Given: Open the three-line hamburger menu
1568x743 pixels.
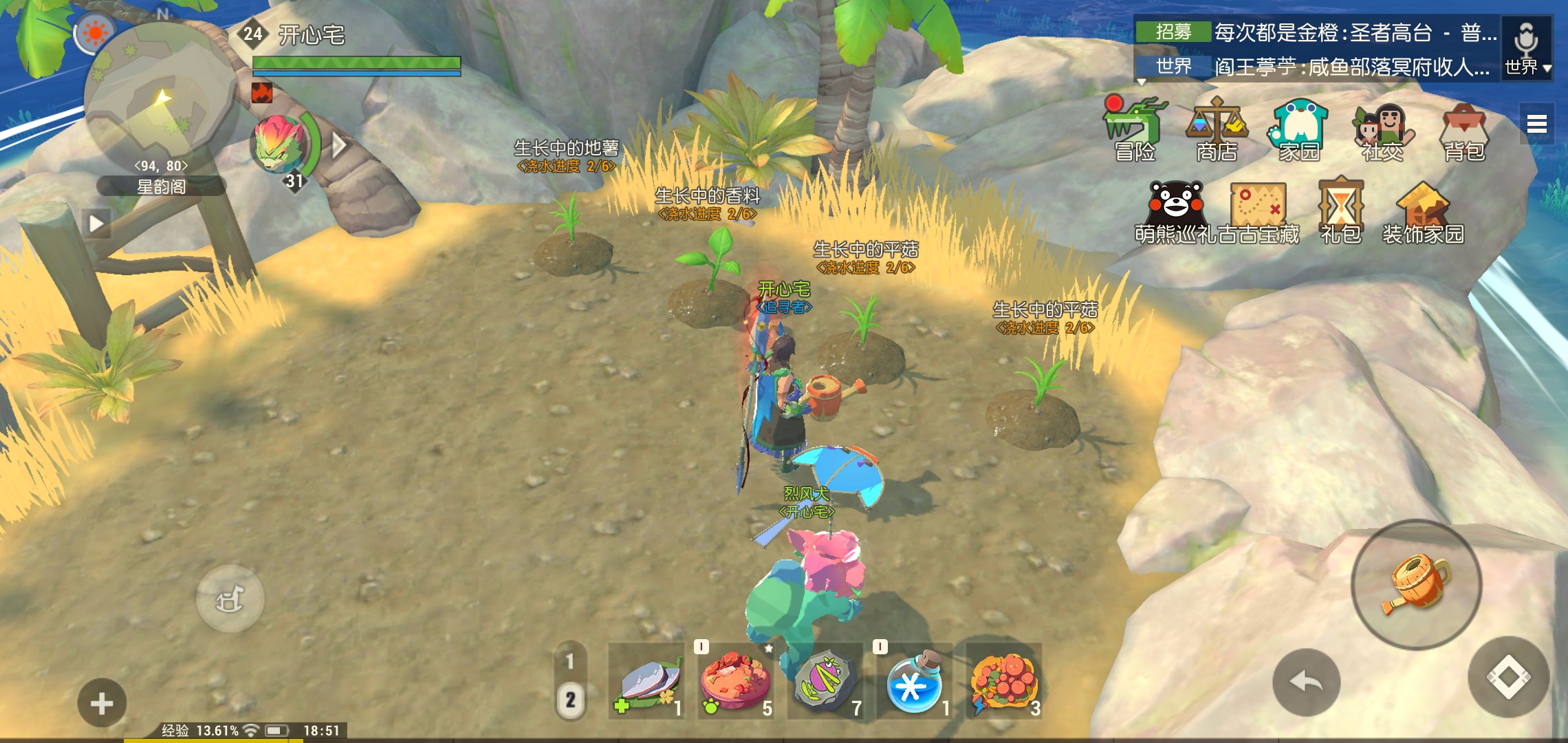Looking at the screenshot, I should point(1536,125).
